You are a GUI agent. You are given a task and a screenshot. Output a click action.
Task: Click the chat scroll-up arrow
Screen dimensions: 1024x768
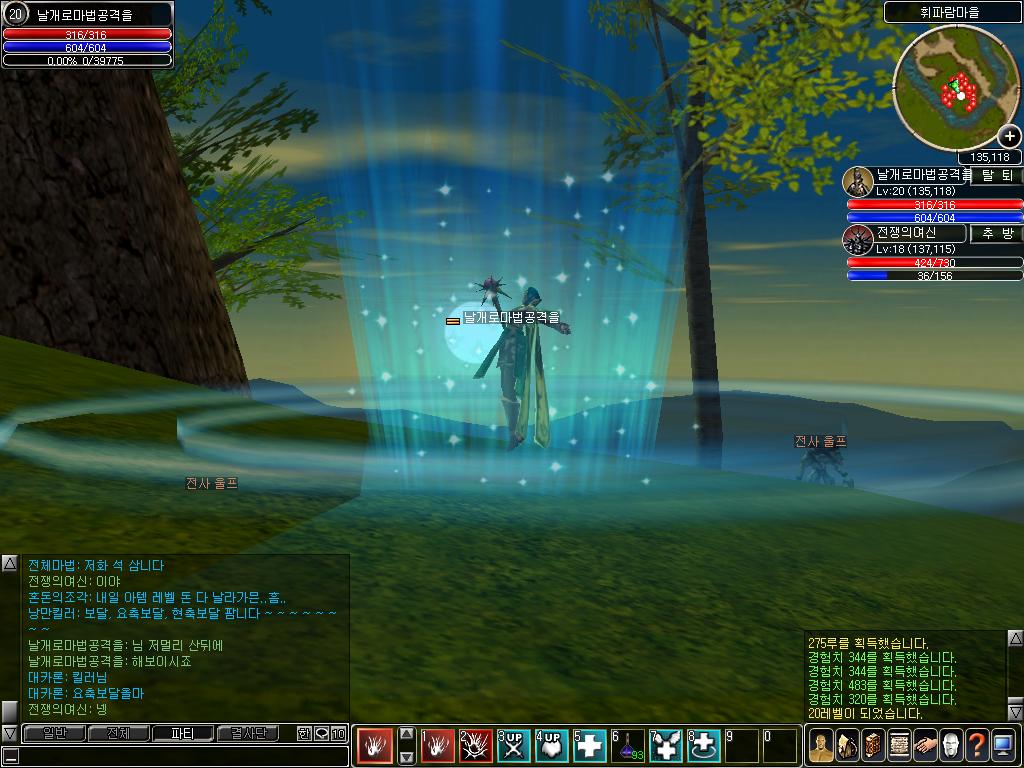click(x=9, y=564)
